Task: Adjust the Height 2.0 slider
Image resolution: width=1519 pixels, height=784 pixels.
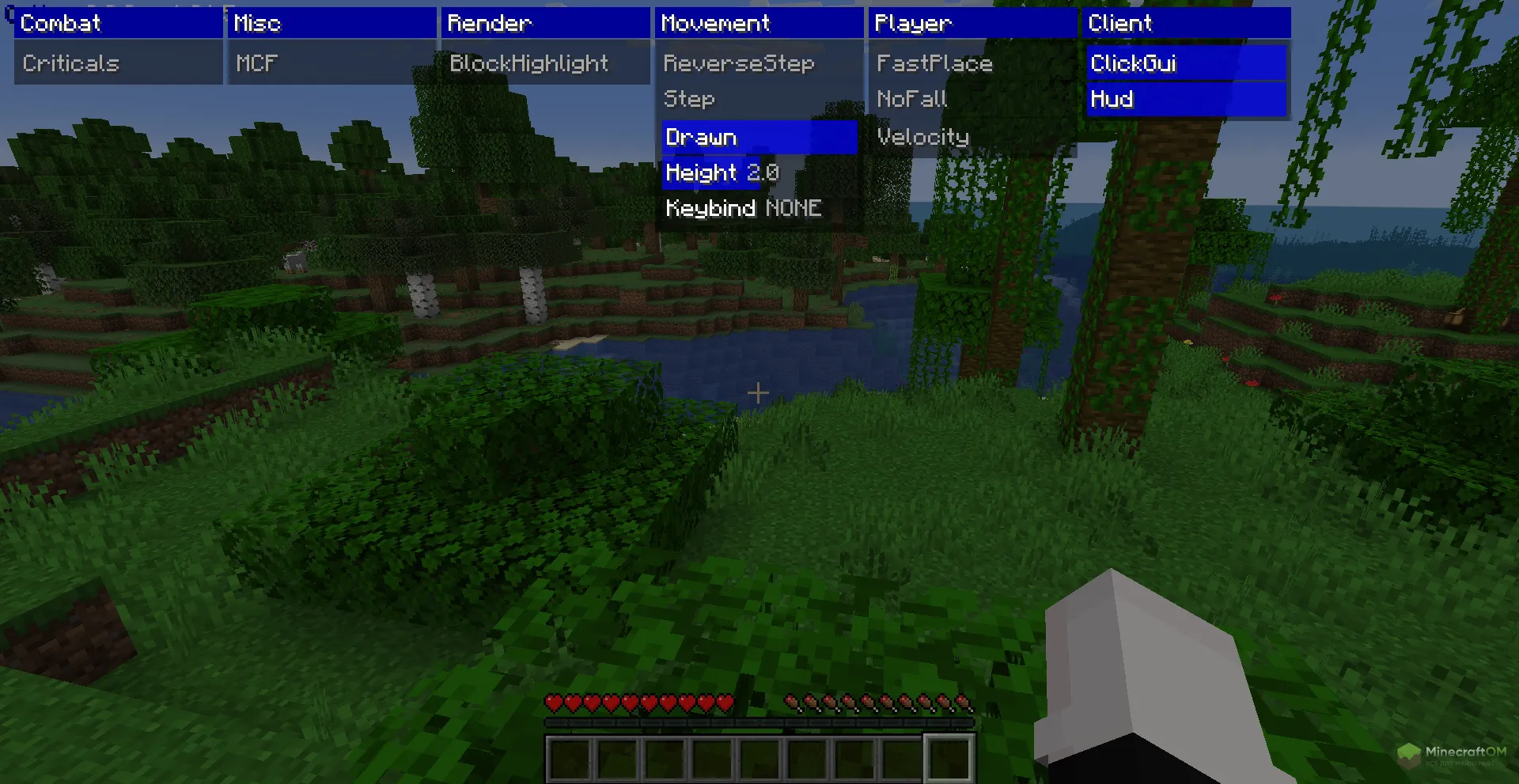Action: pyautogui.click(x=759, y=172)
